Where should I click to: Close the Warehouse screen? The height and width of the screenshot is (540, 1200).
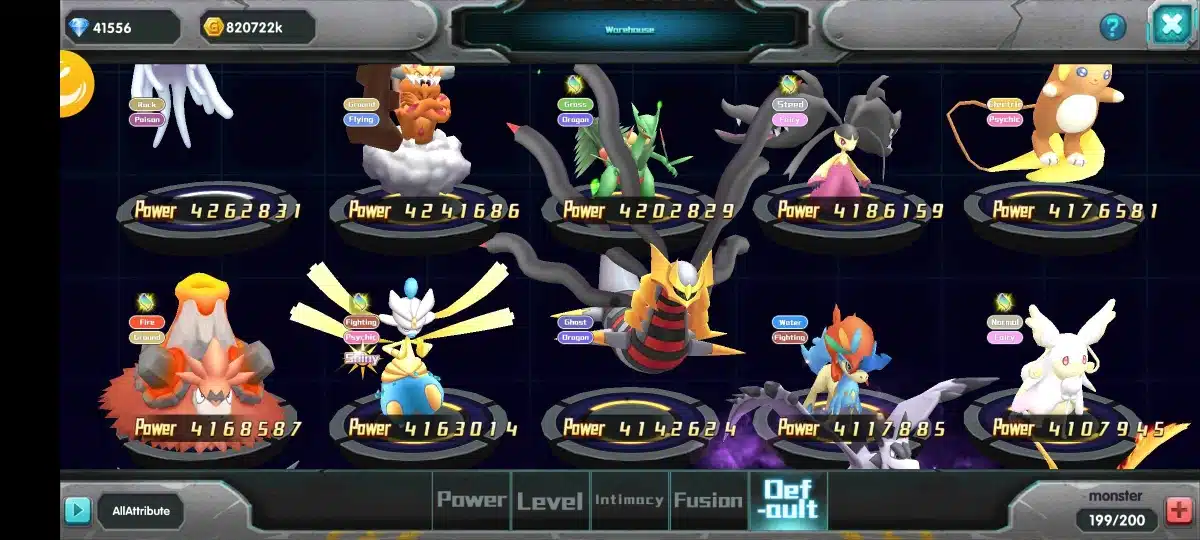click(x=1170, y=24)
